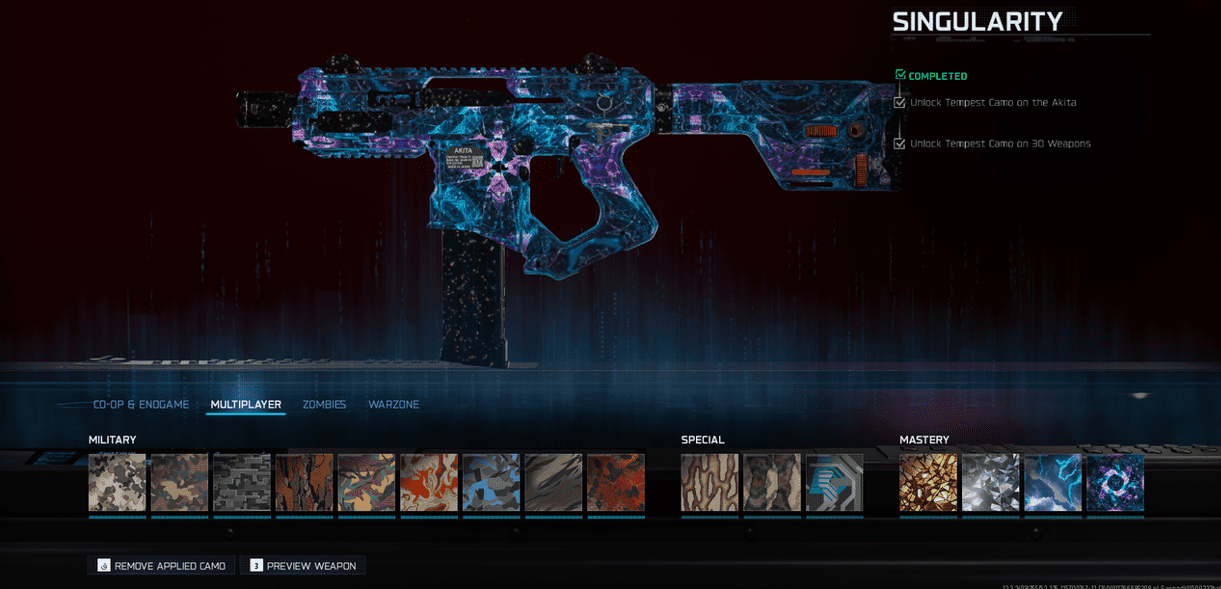Viewport: 1221px width, 589px height.
Task: Click the Remove Applied Camo button
Action: [161, 566]
